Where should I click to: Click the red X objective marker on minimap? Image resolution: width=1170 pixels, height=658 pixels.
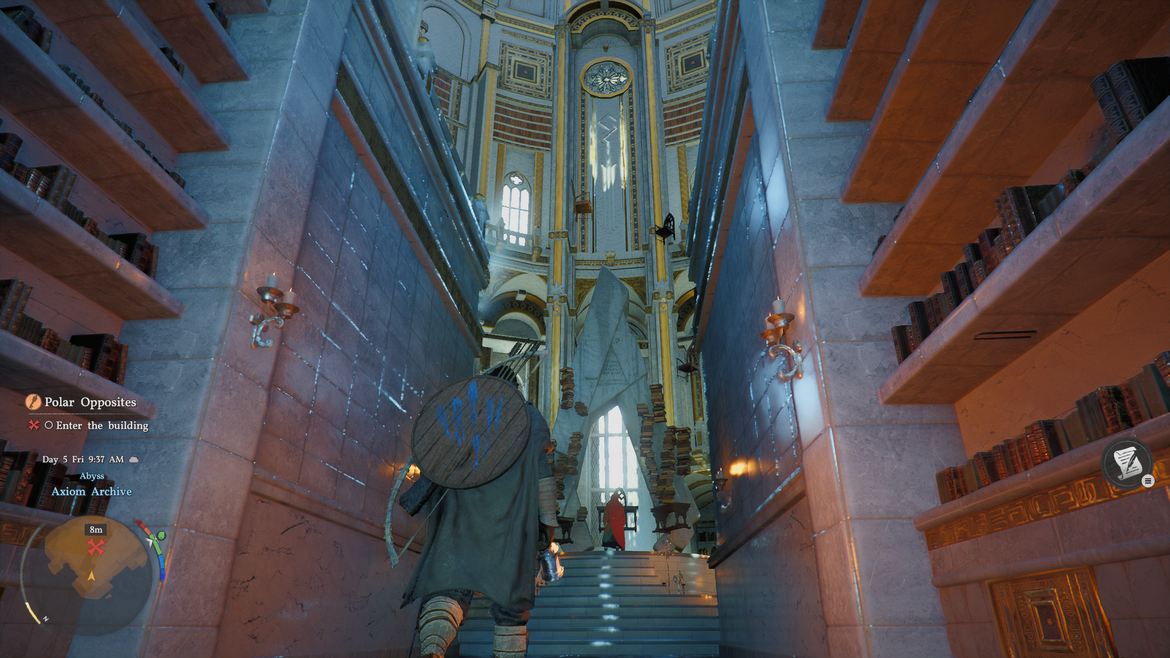pos(96,547)
